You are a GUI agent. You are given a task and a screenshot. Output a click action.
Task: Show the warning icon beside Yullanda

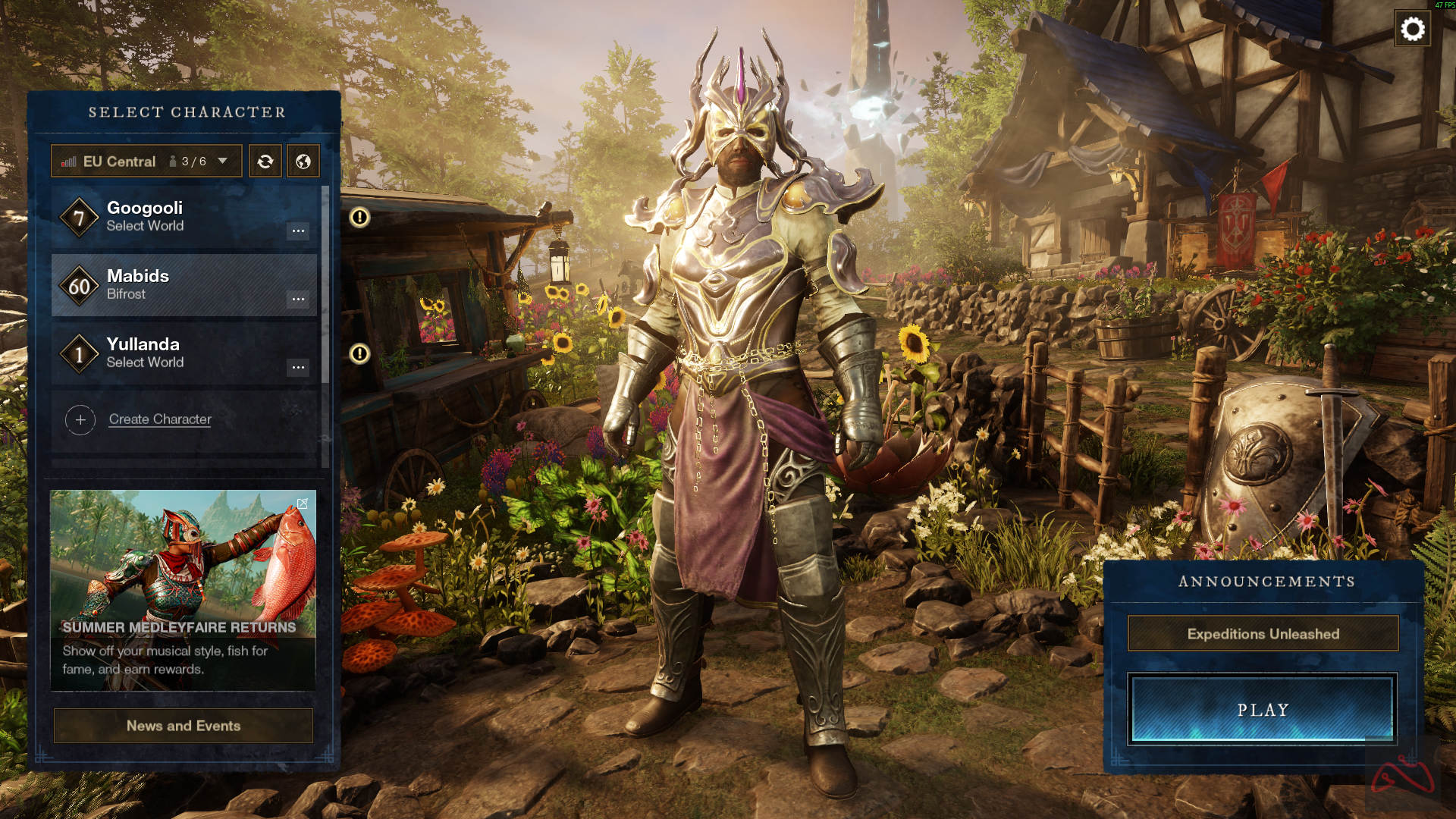tap(359, 354)
